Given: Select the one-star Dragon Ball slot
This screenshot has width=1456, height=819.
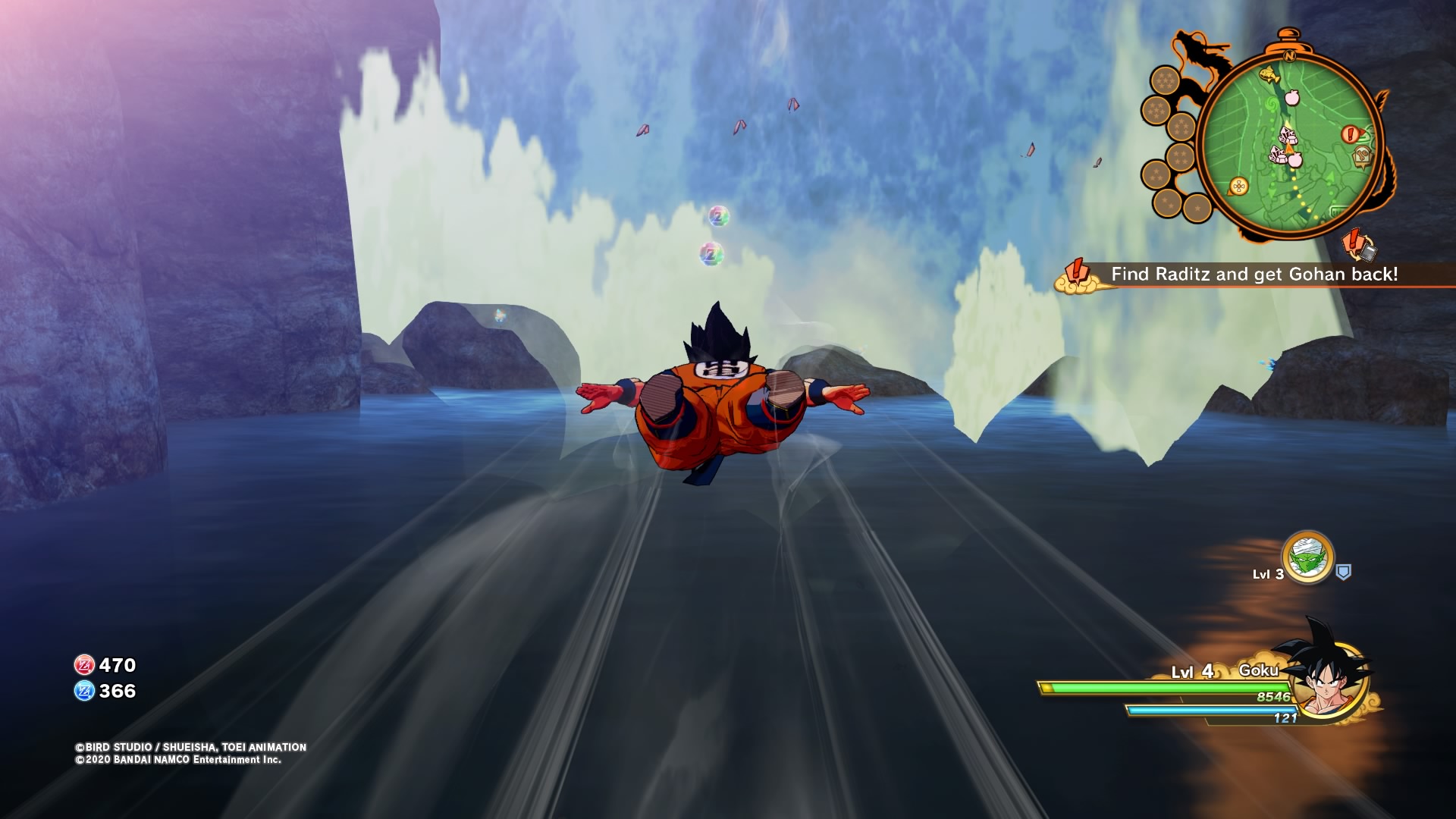Looking at the screenshot, I should [x=1197, y=207].
